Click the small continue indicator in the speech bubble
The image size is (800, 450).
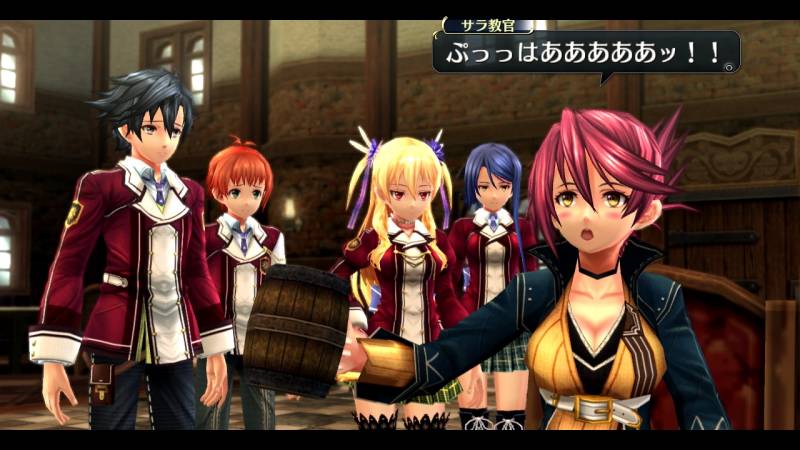coord(729,67)
